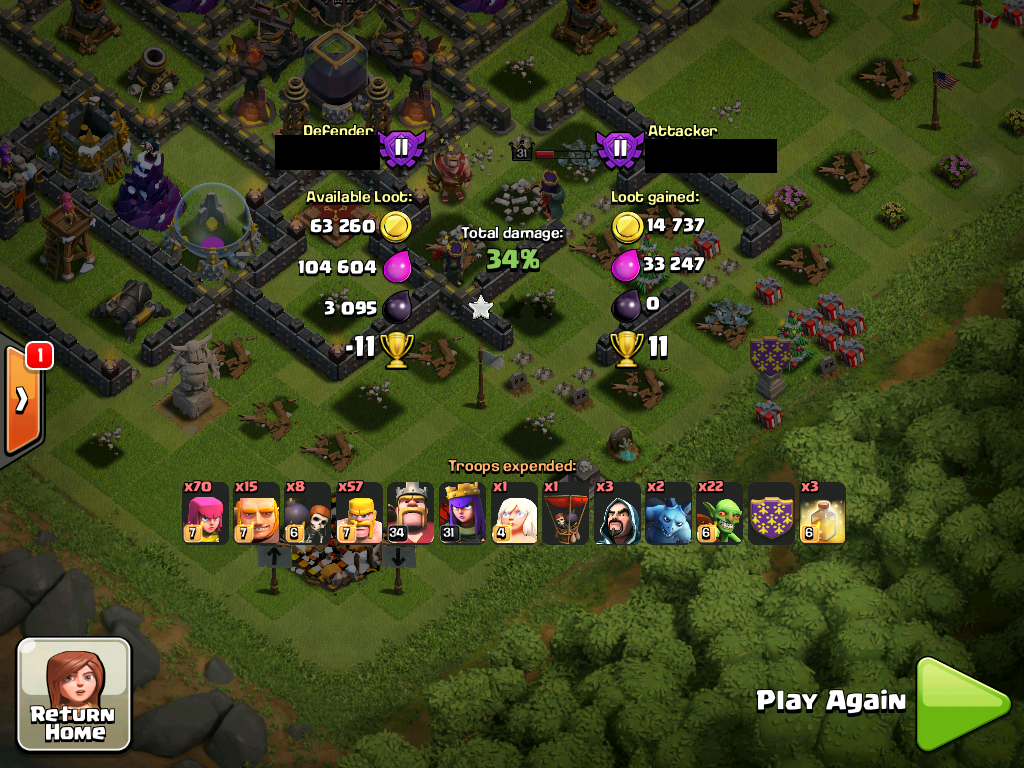Choose the Minion troop icon
The height and width of the screenshot is (768, 1024).
coord(668,514)
